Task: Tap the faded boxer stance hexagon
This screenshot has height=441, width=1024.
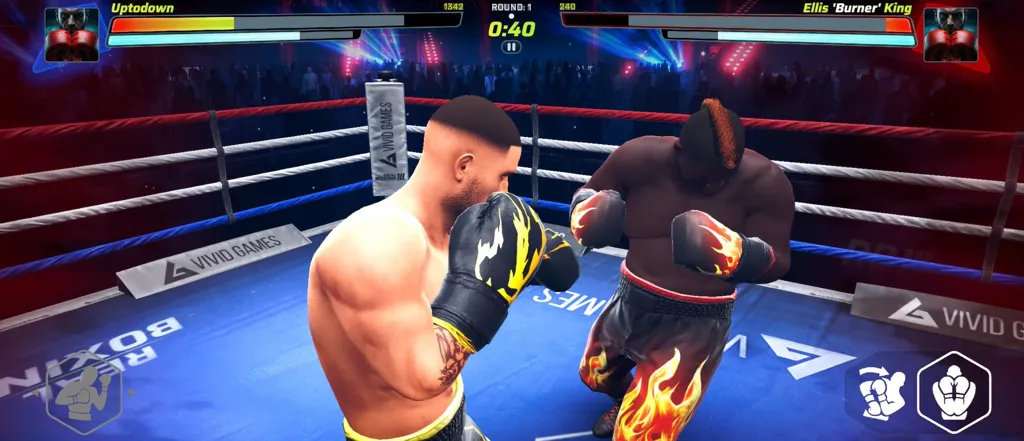Action: tap(83, 392)
